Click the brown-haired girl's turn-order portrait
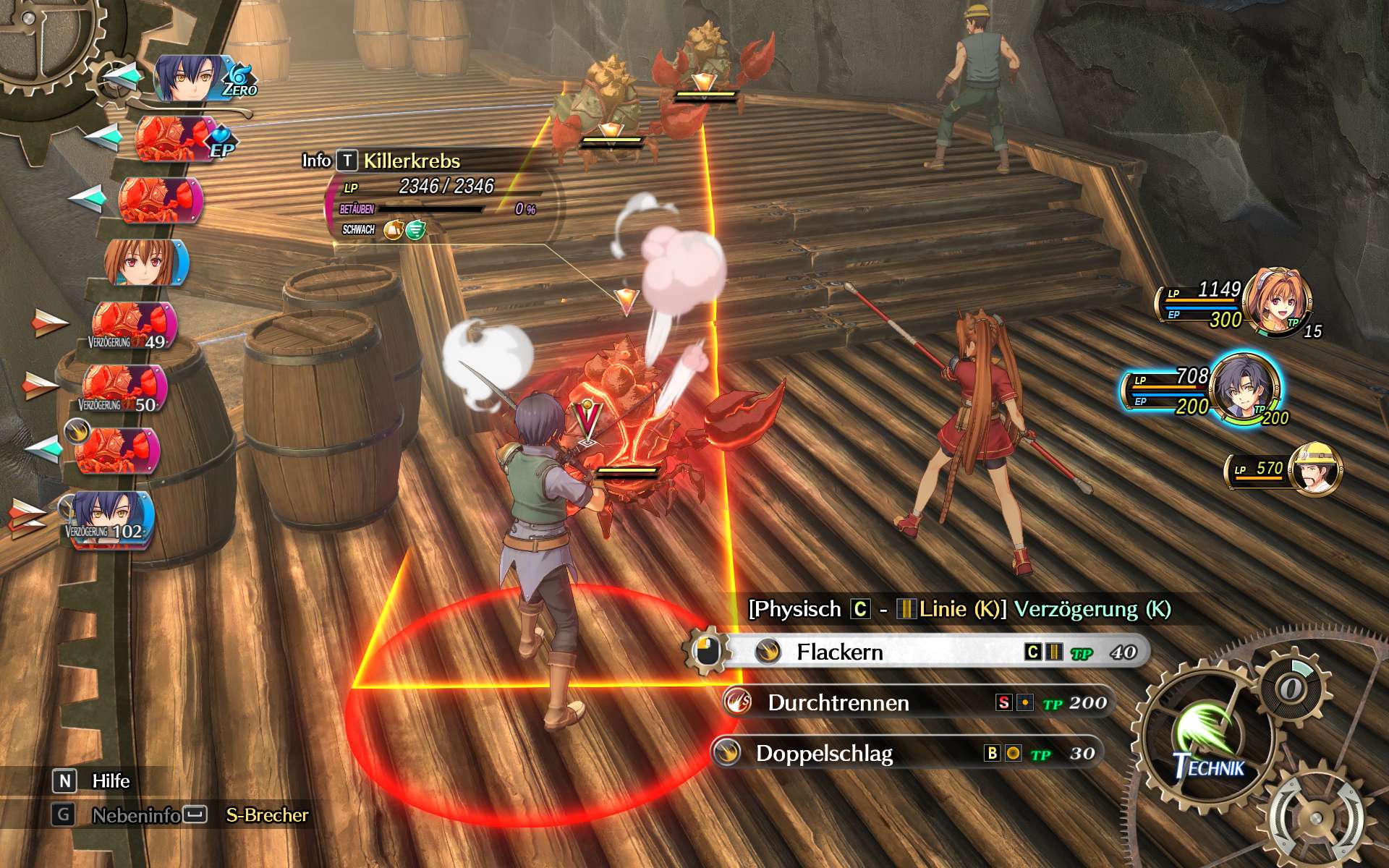The height and width of the screenshot is (868, 1389). [145, 262]
